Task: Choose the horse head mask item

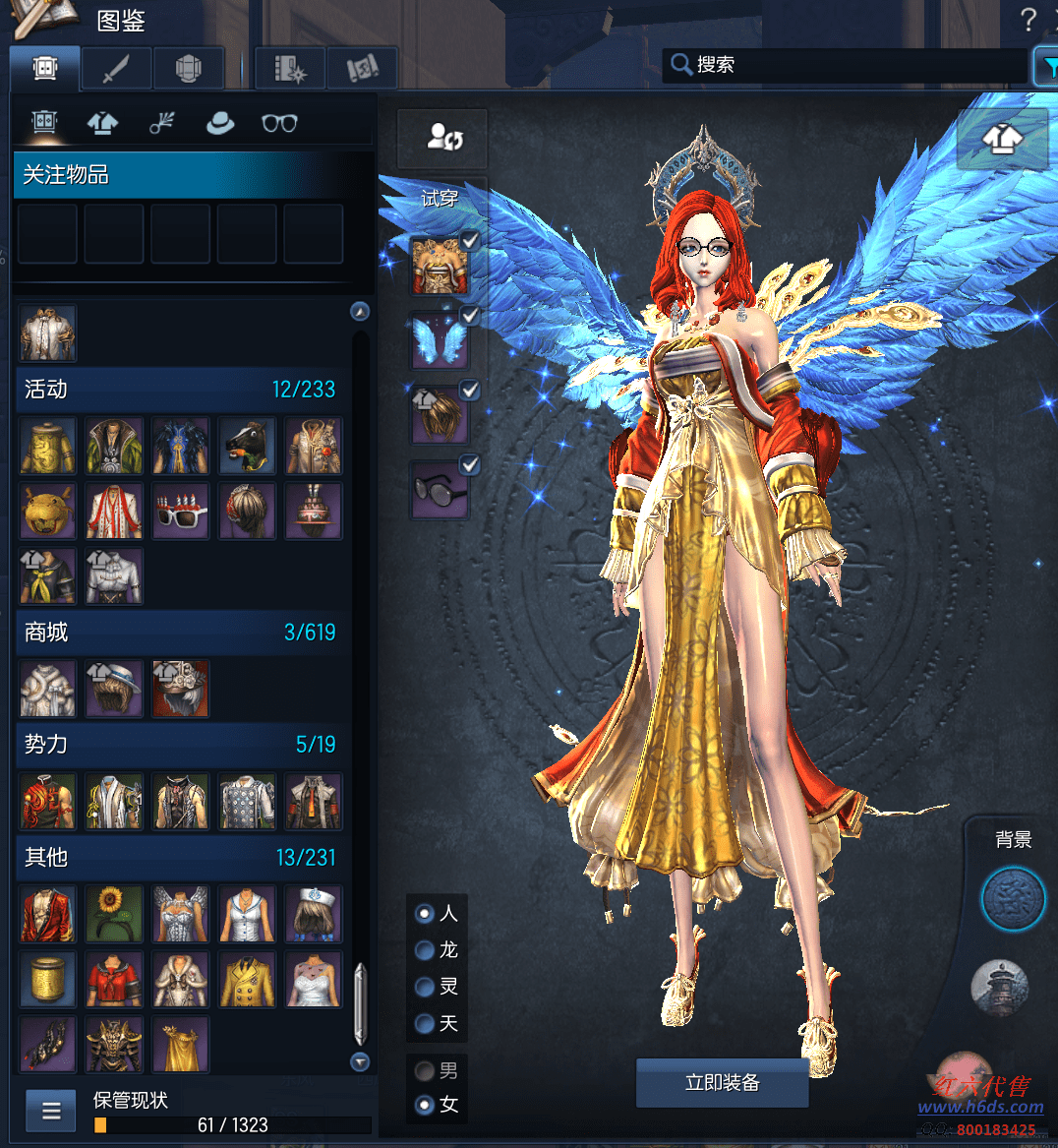Action: click(x=247, y=446)
